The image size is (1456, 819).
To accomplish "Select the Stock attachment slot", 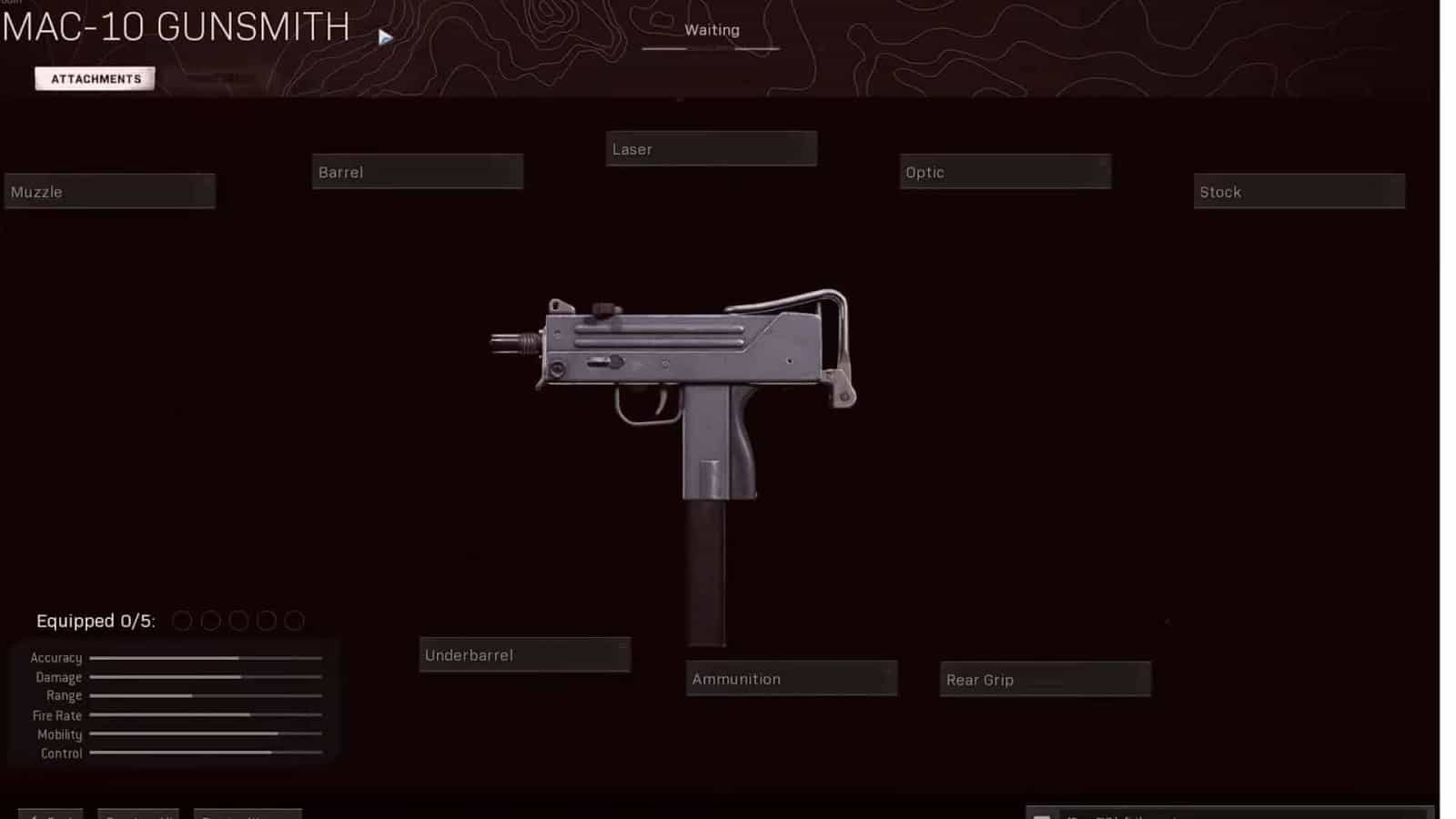I will click(x=1299, y=191).
